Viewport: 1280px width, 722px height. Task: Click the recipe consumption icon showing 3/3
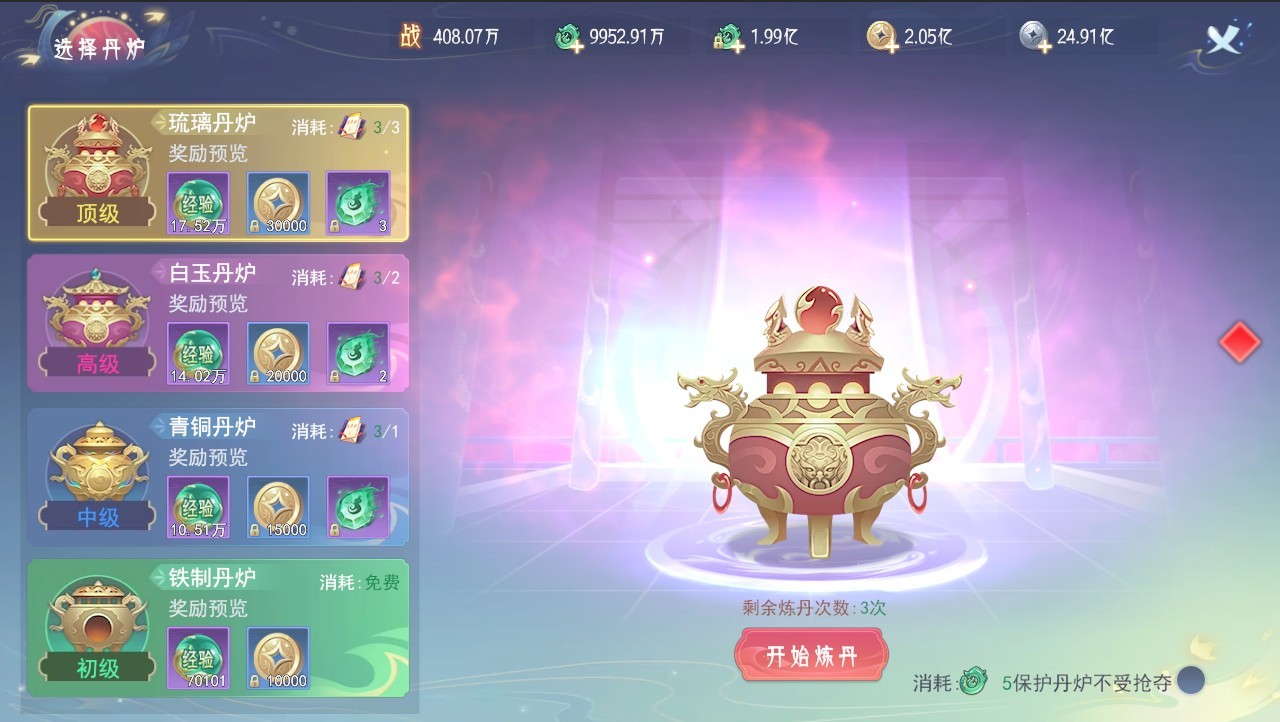pyautogui.click(x=354, y=123)
